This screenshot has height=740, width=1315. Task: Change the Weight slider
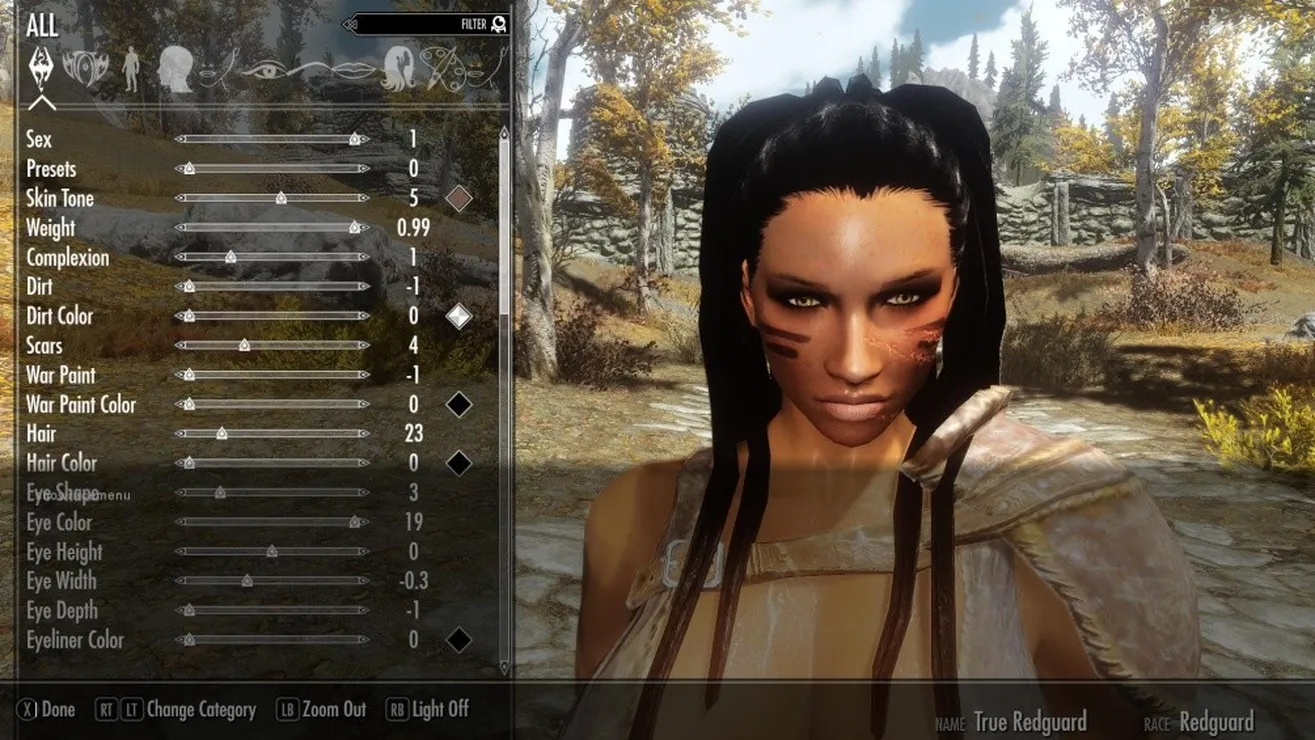(x=354, y=228)
